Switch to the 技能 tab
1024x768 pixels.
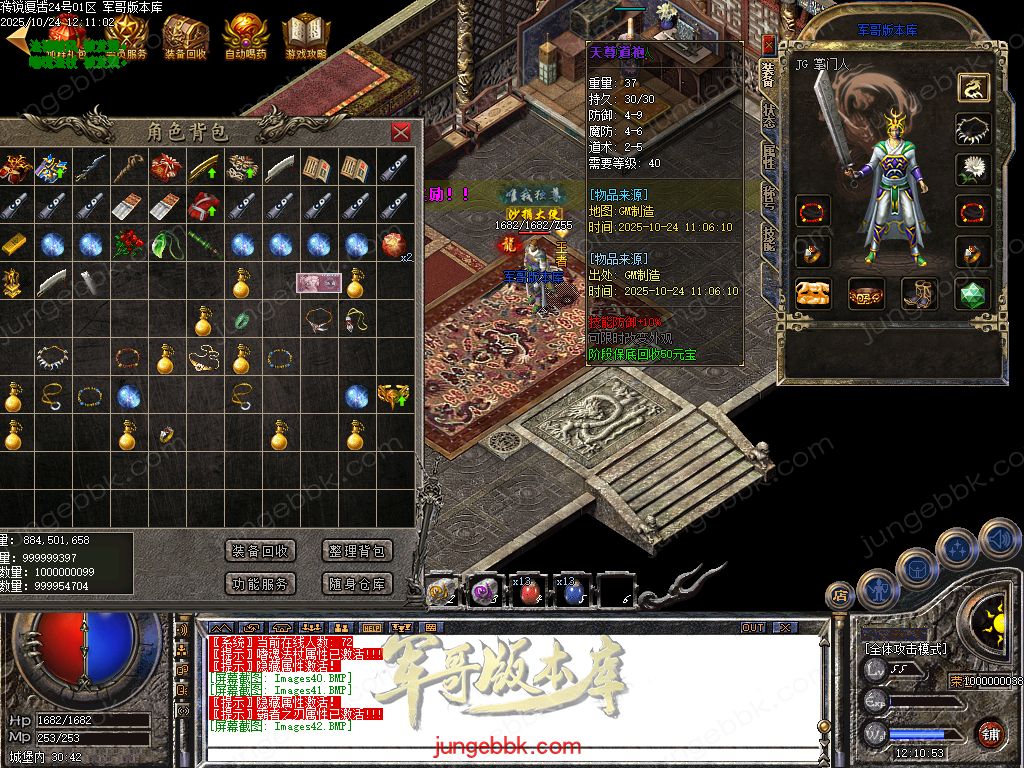click(x=768, y=238)
